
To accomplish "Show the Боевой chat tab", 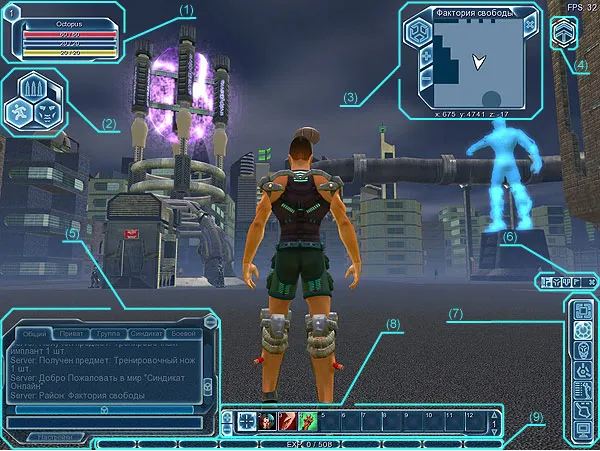I will (184, 332).
